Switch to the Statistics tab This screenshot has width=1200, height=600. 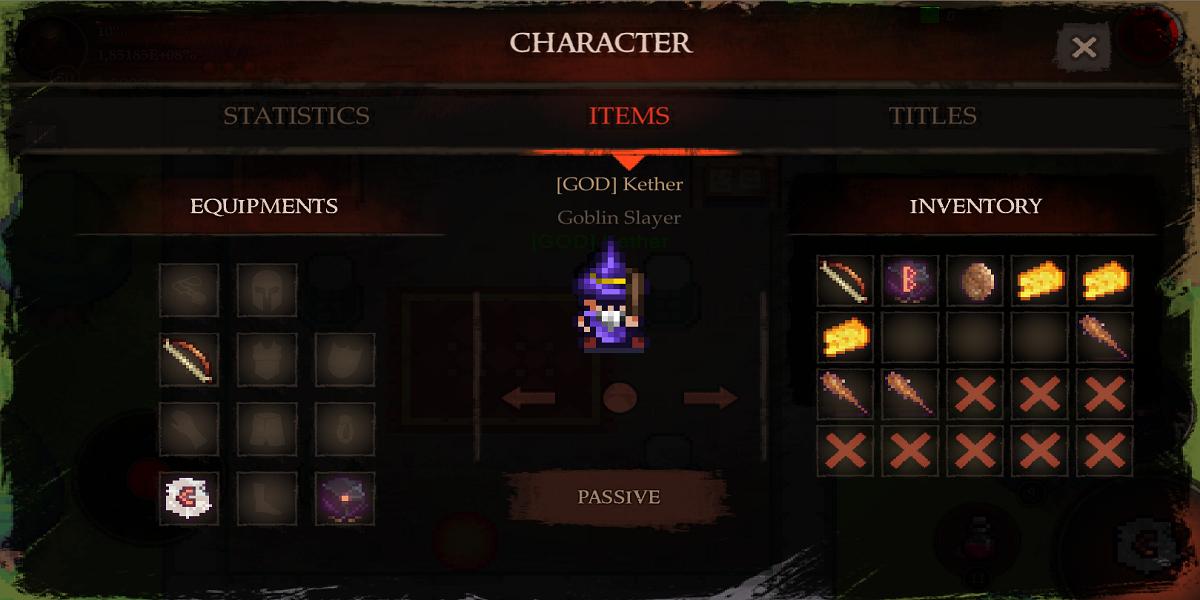click(296, 116)
